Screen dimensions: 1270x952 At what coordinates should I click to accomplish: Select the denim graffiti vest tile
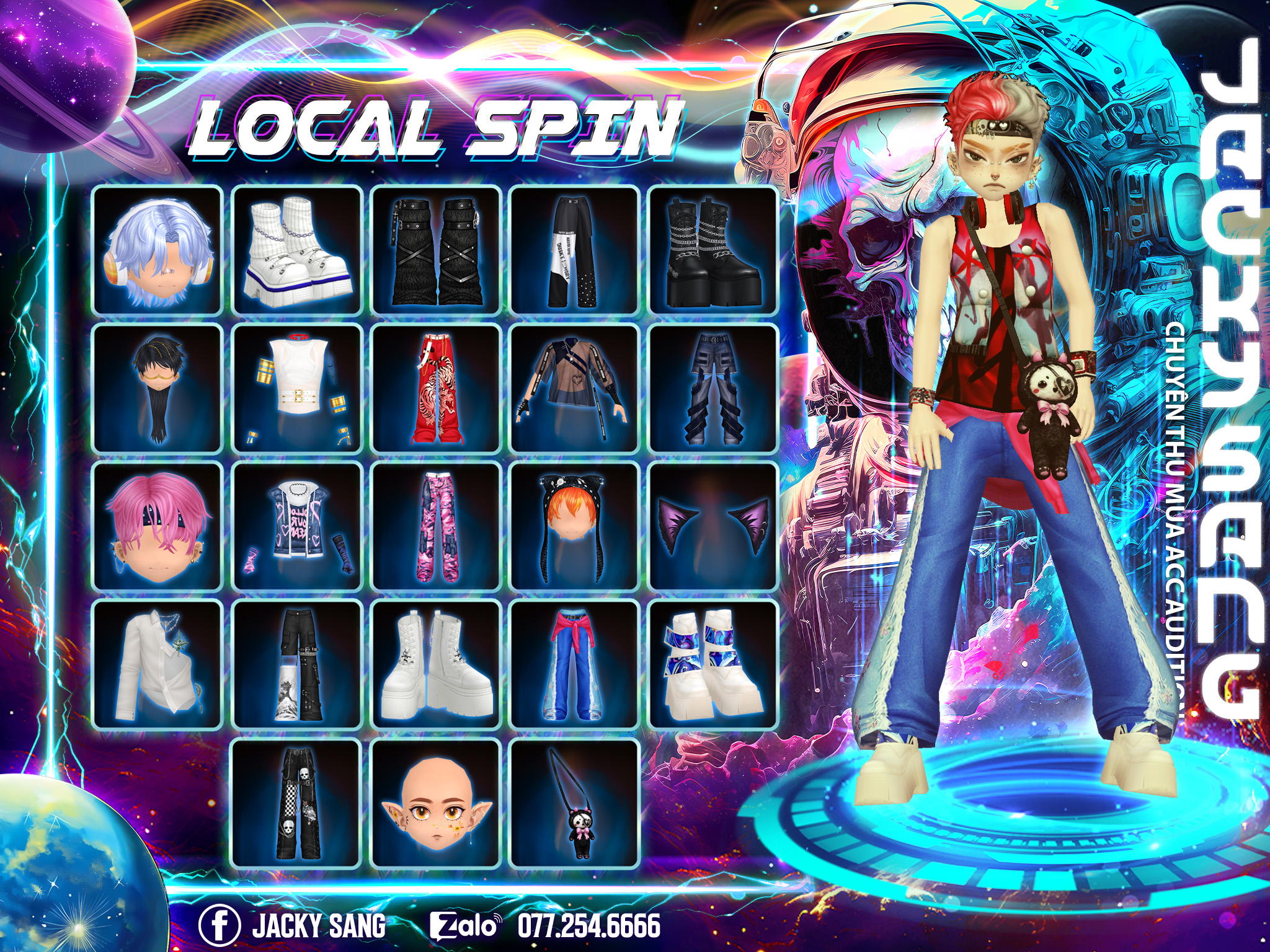click(297, 527)
